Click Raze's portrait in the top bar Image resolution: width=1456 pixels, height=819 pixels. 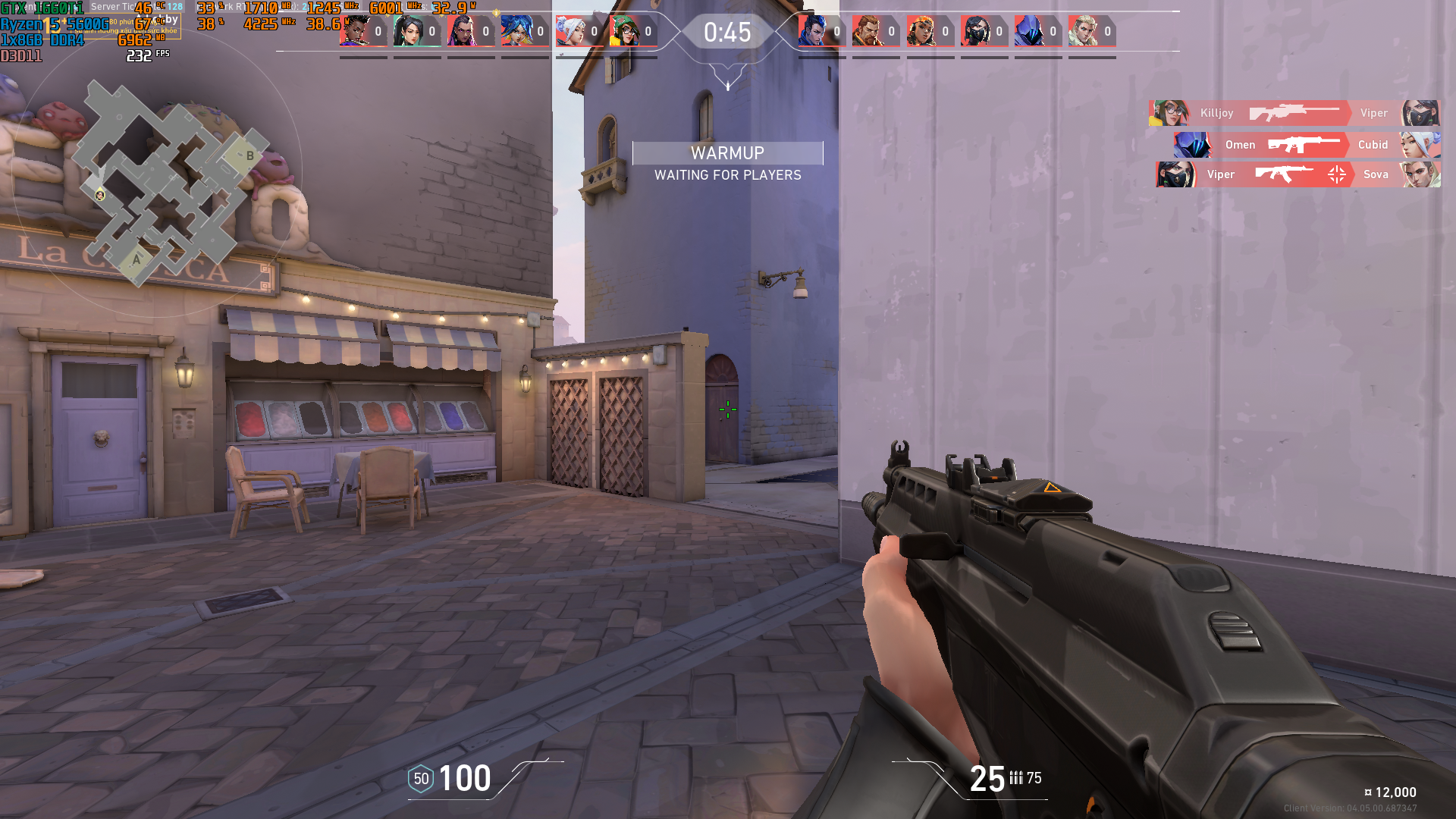click(922, 31)
